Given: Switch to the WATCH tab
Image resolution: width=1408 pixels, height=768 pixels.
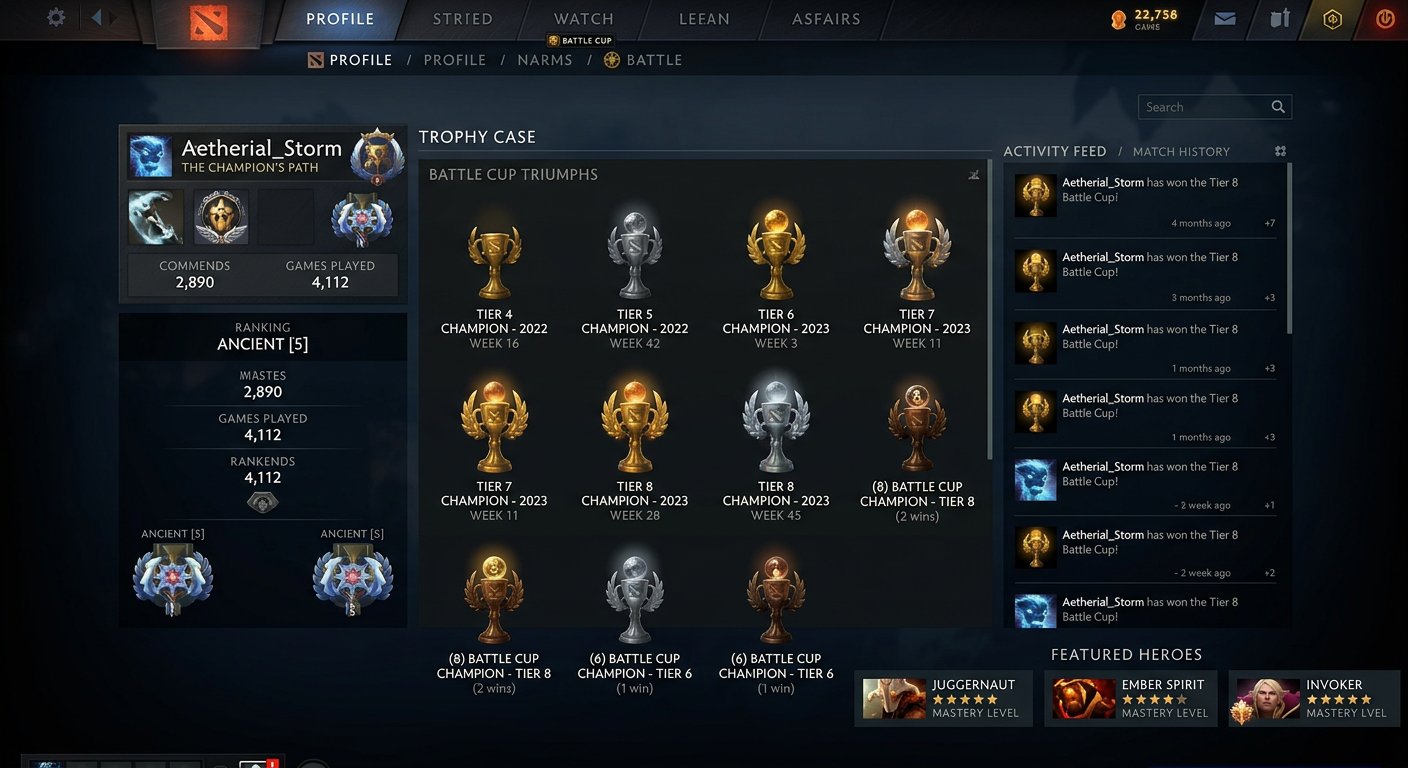Looking at the screenshot, I should (583, 18).
